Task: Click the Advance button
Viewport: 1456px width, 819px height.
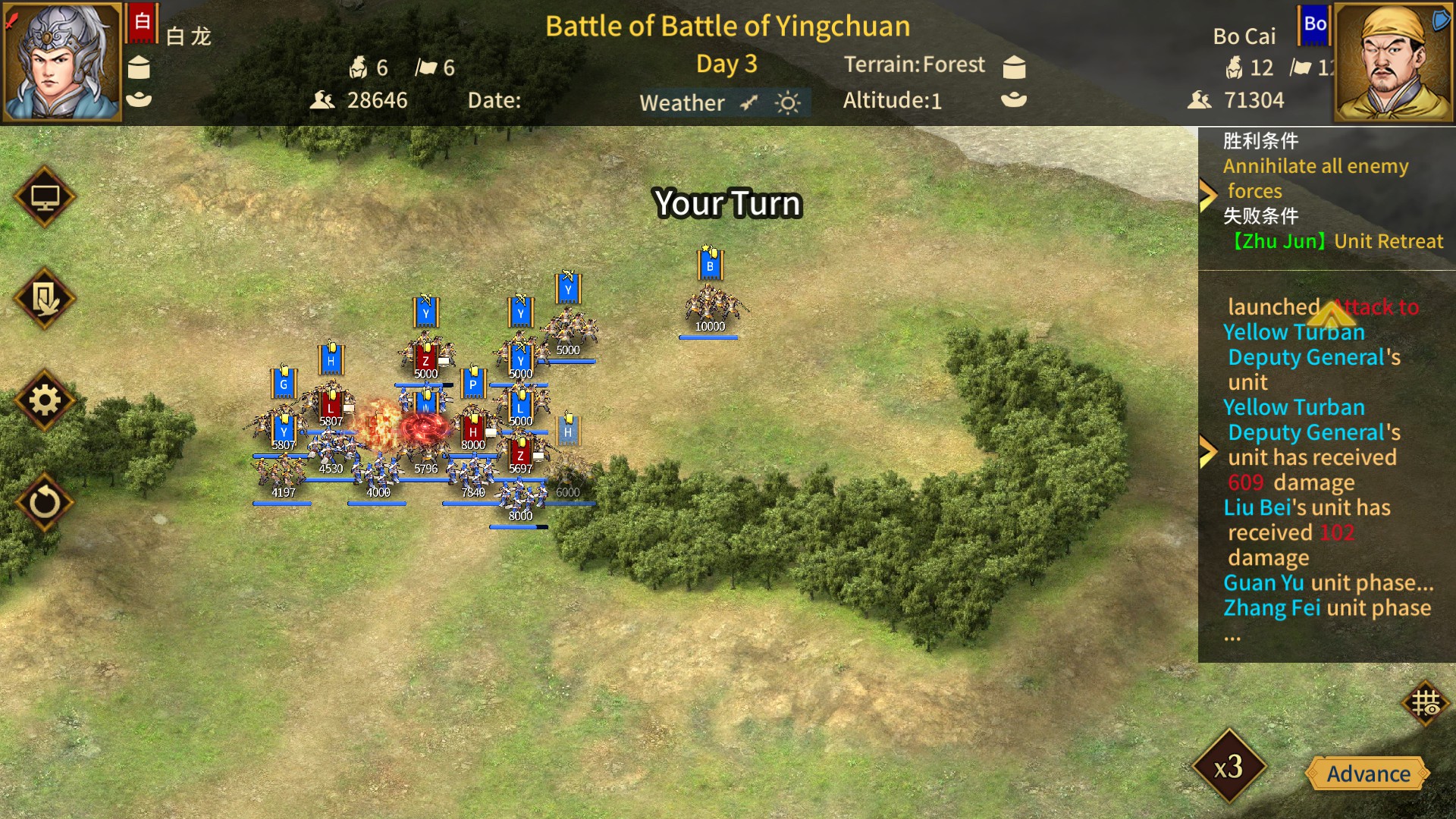Action: 1368,773
